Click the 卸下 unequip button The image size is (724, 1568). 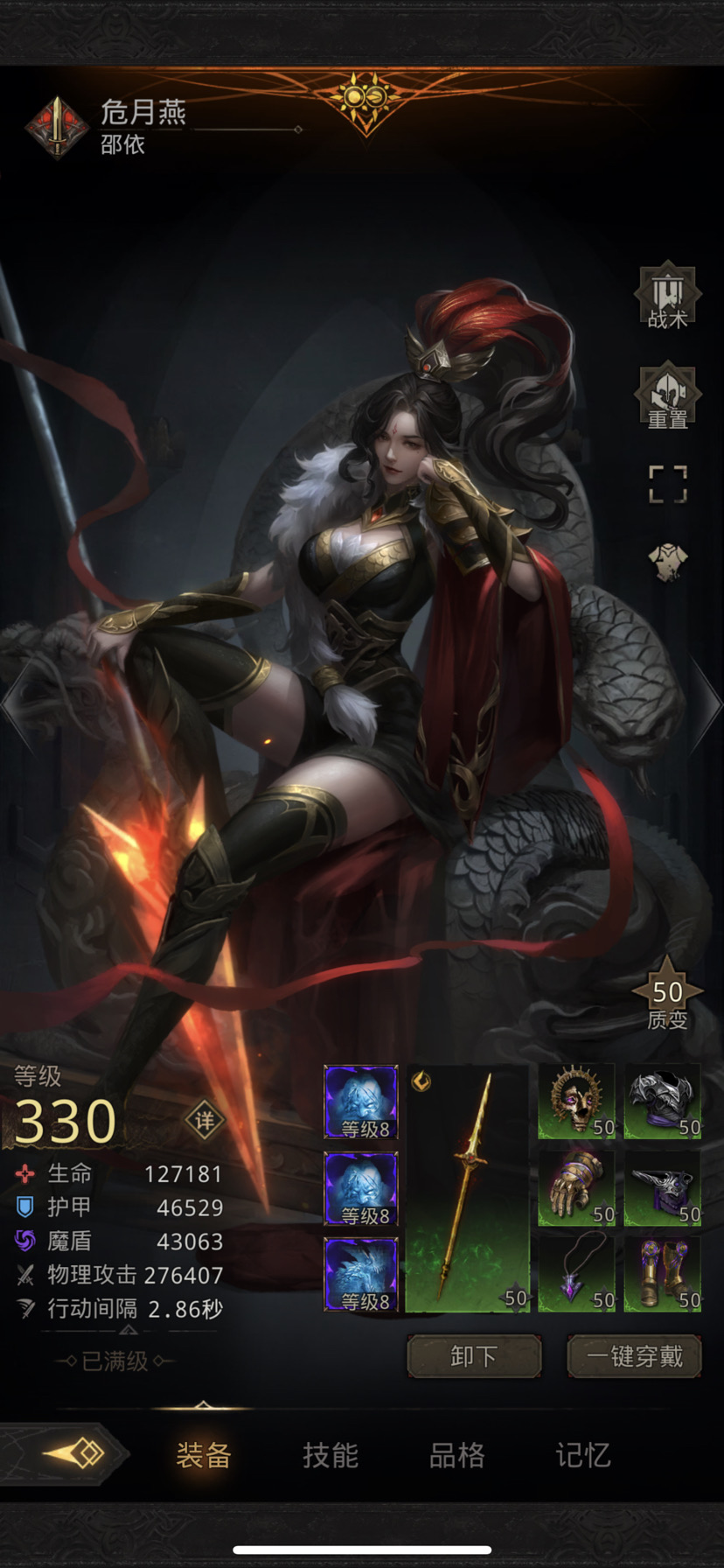(474, 1356)
